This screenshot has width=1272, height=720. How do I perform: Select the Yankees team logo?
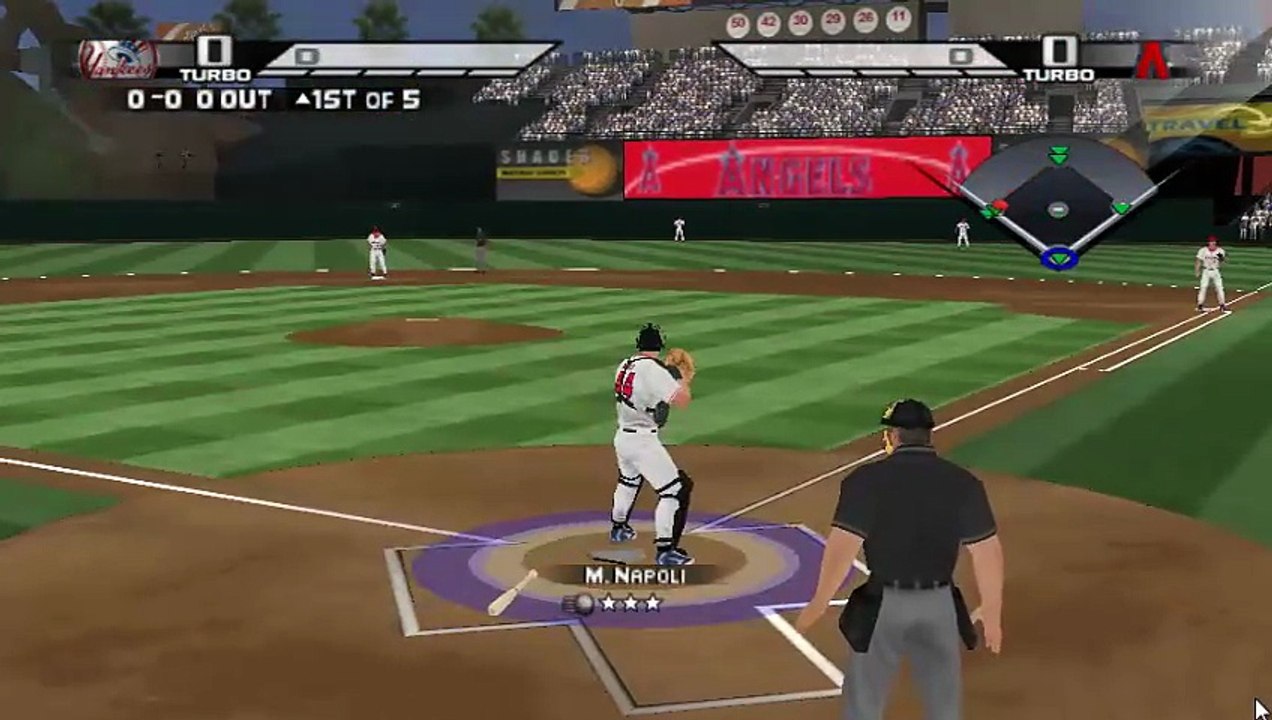[118, 60]
